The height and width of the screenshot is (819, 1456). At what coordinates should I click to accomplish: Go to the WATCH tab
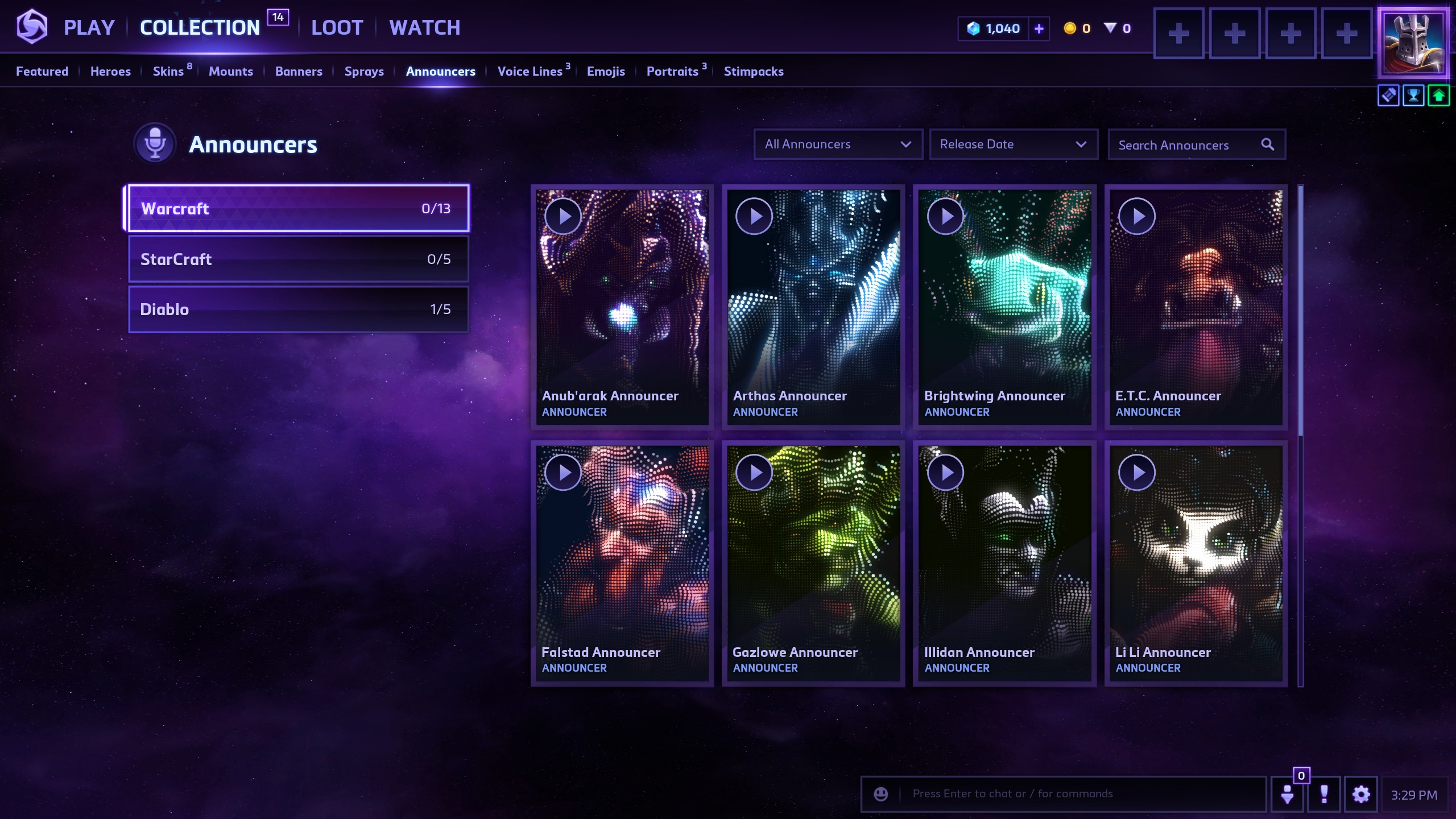424,27
